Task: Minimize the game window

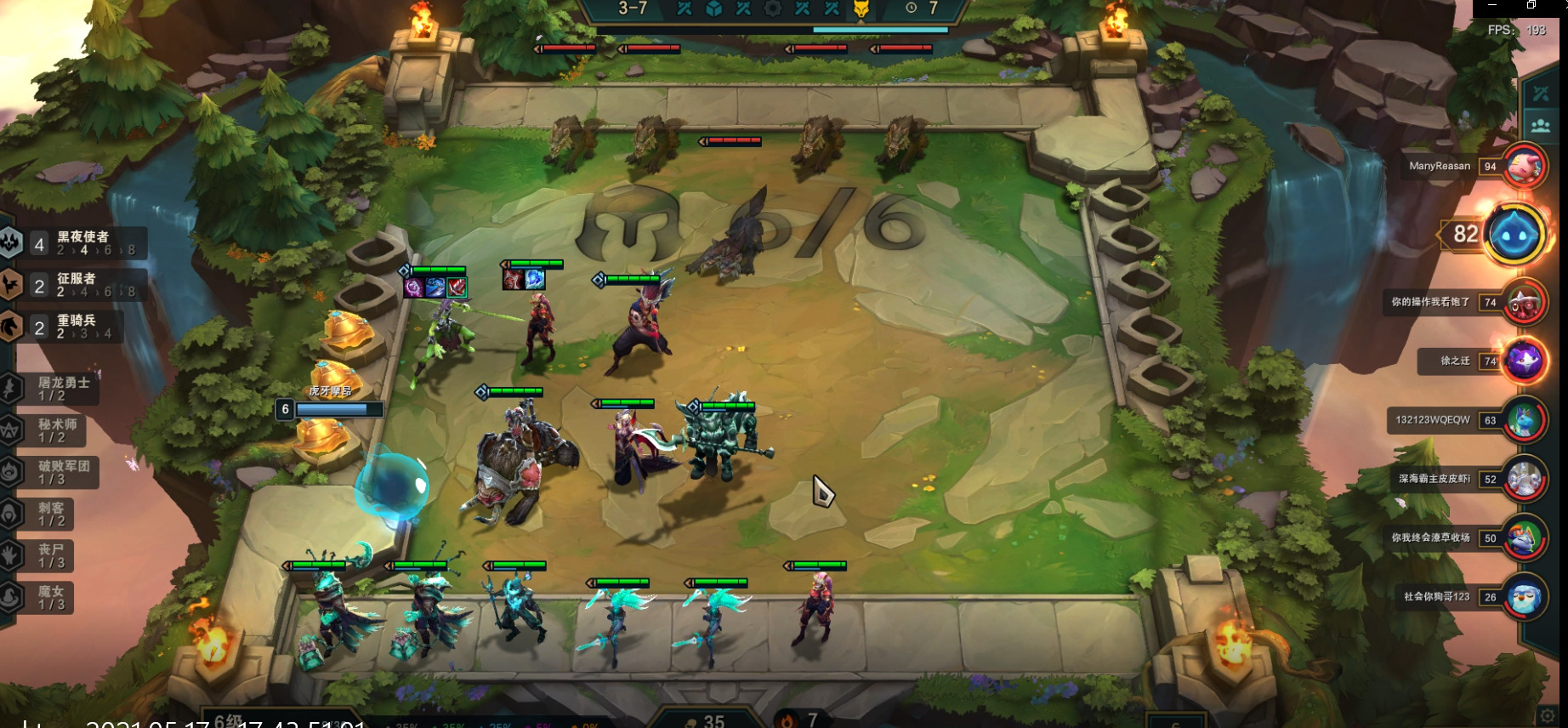Action: tap(1492, 5)
